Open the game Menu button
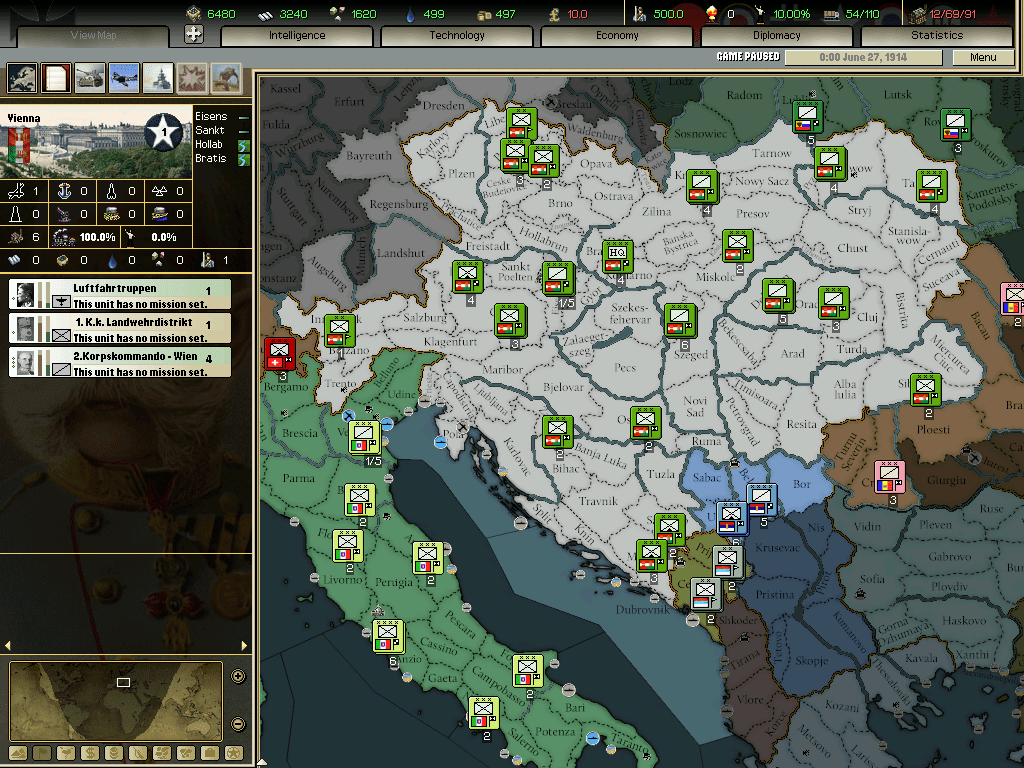 click(x=983, y=57)
